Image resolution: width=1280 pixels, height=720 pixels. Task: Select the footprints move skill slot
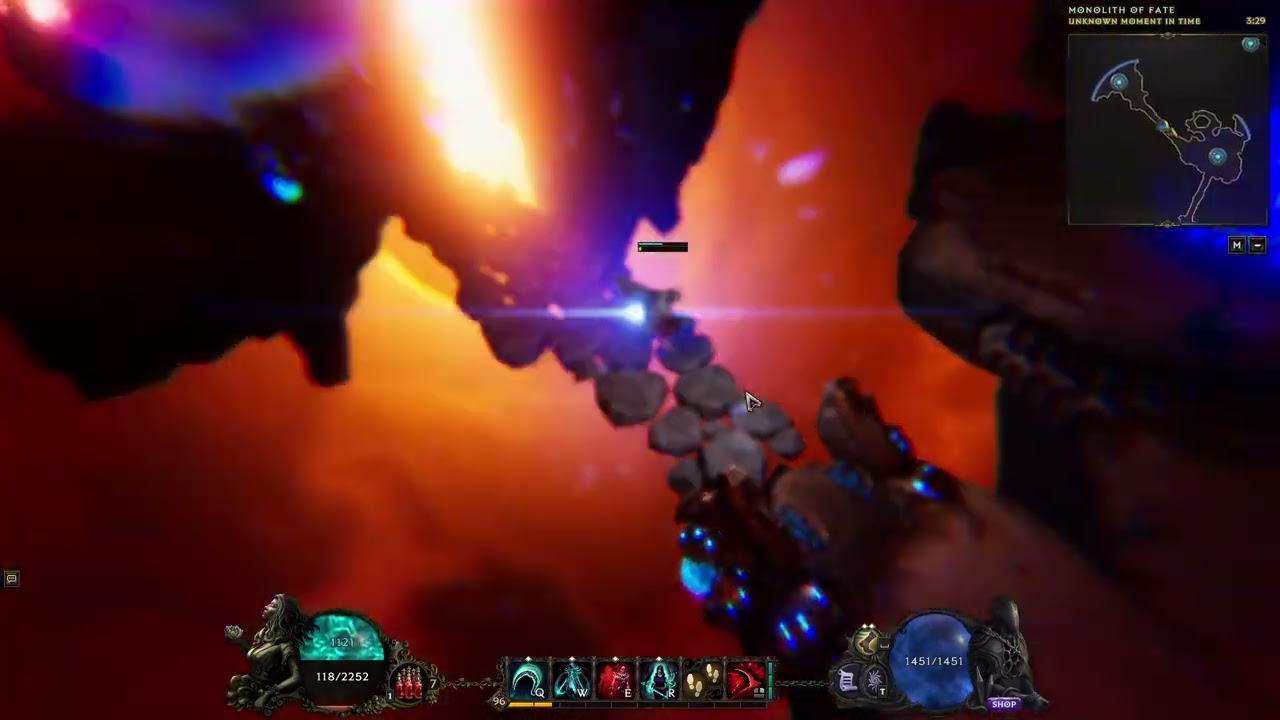point(702,680)
